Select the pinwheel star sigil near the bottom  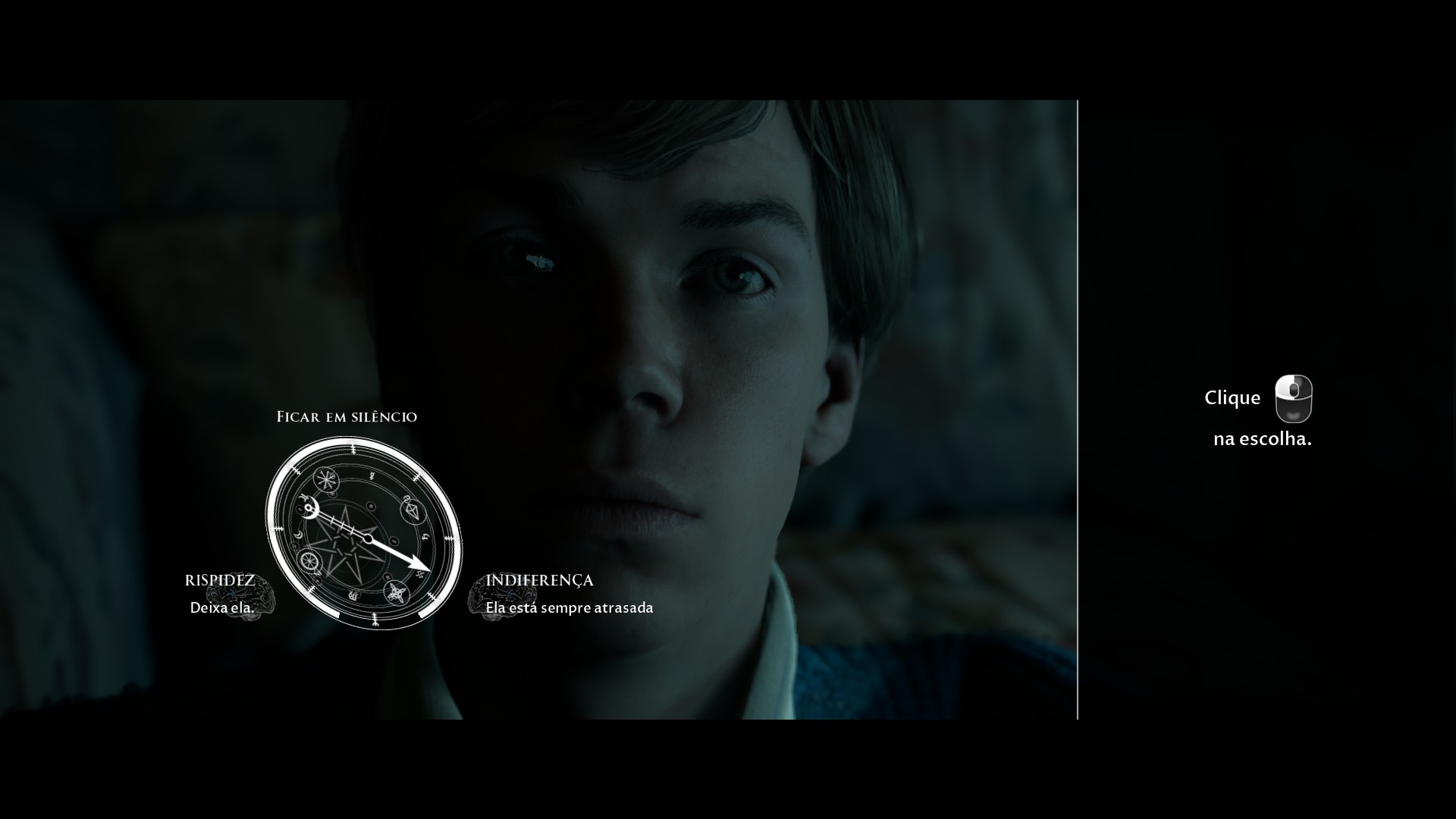coord(397,592)
